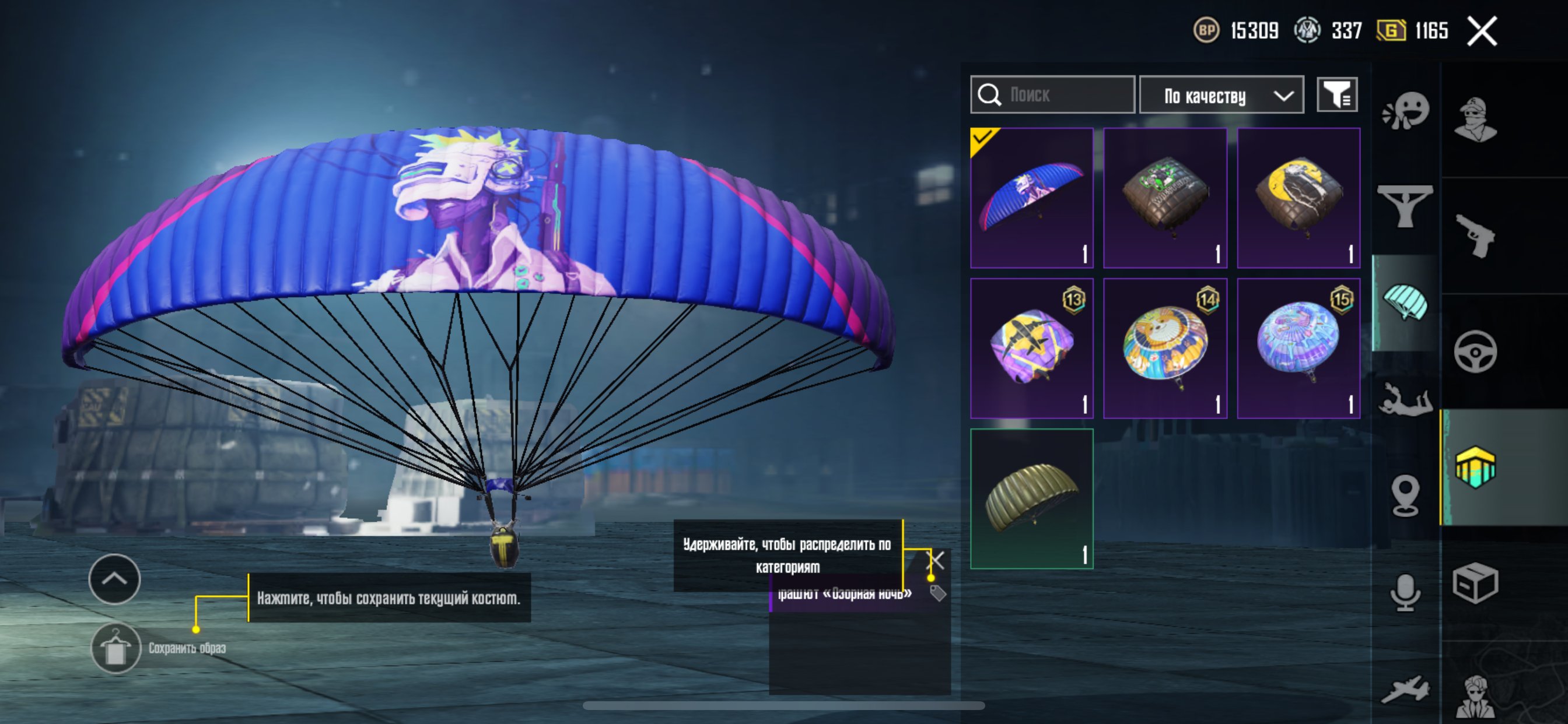Image resolution: width=1568 pixels, height=724 pixels.
Task: Open the box crate inventory tab
Action: 1475,583
